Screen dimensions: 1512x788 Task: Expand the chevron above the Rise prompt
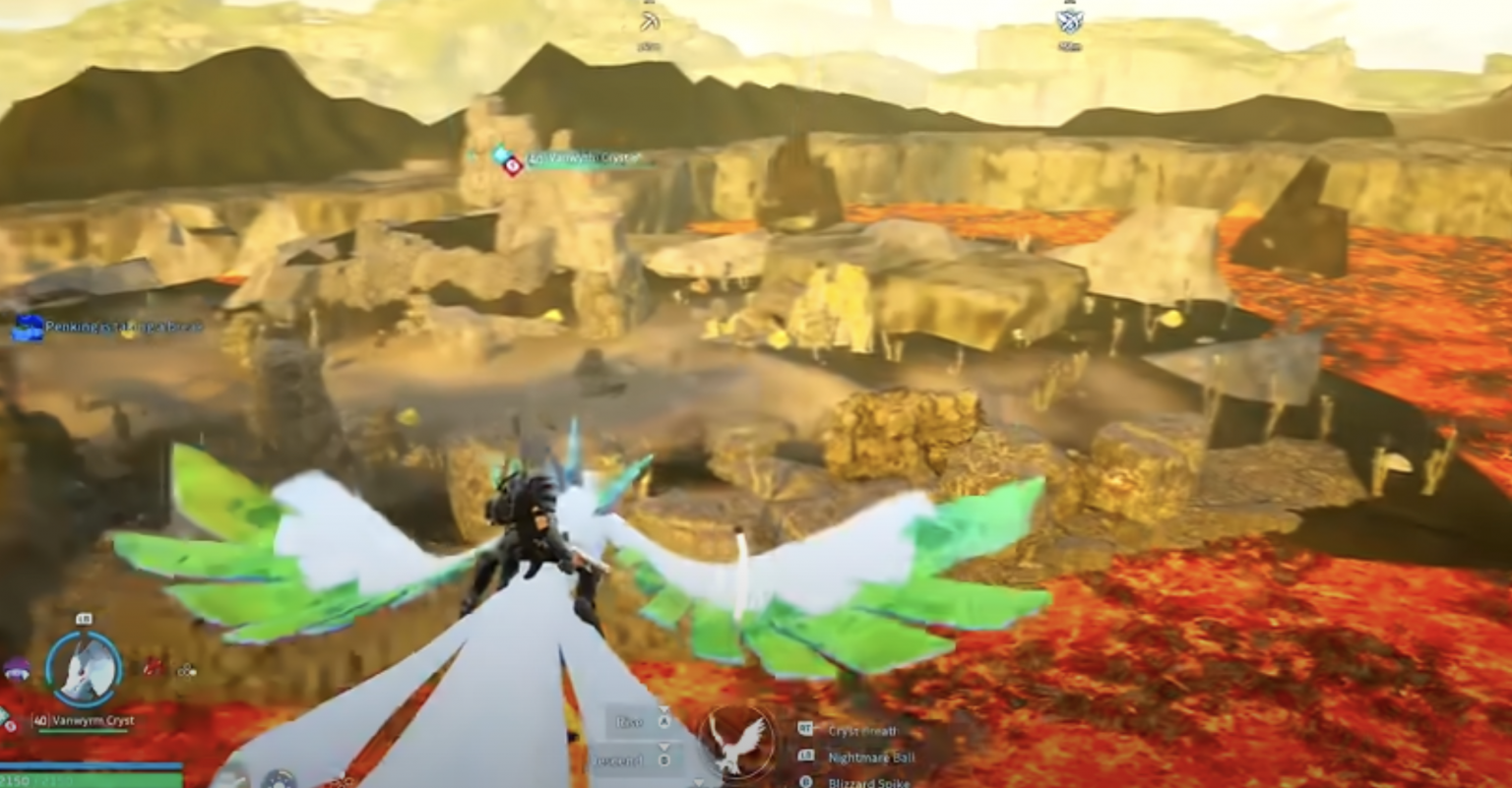665,710
